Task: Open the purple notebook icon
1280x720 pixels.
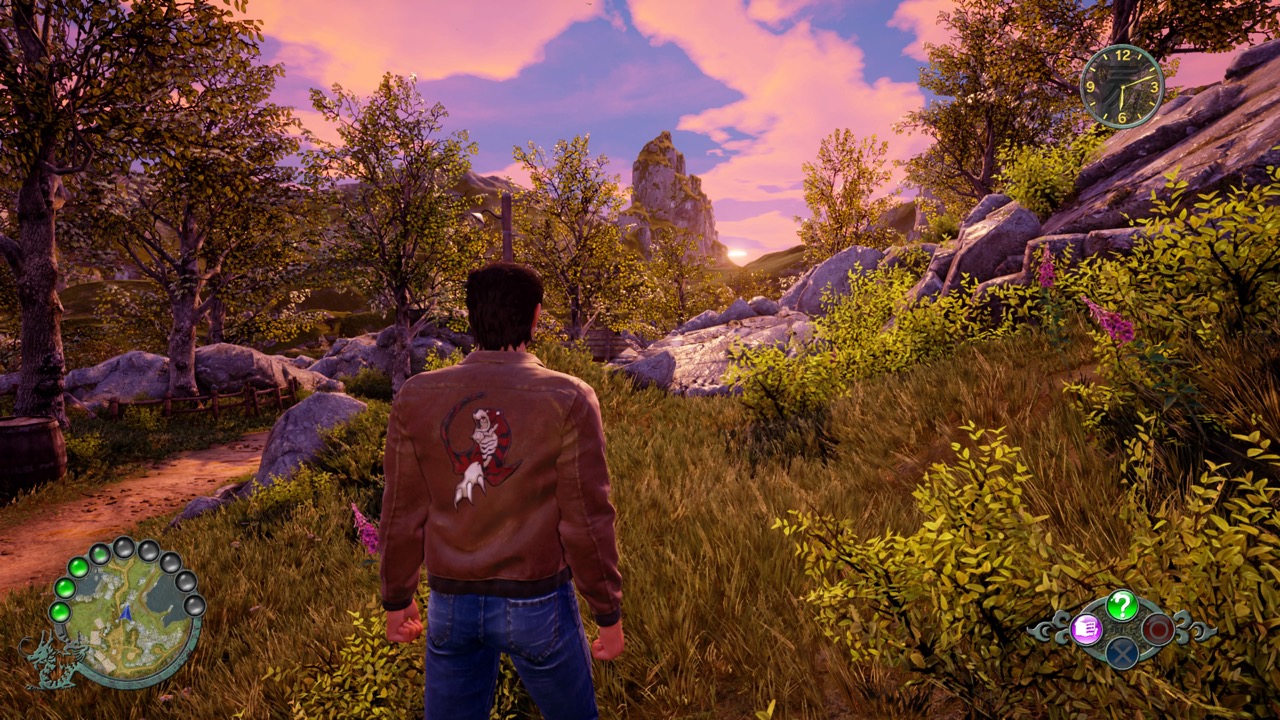Action: click(x=1086, y=629)
